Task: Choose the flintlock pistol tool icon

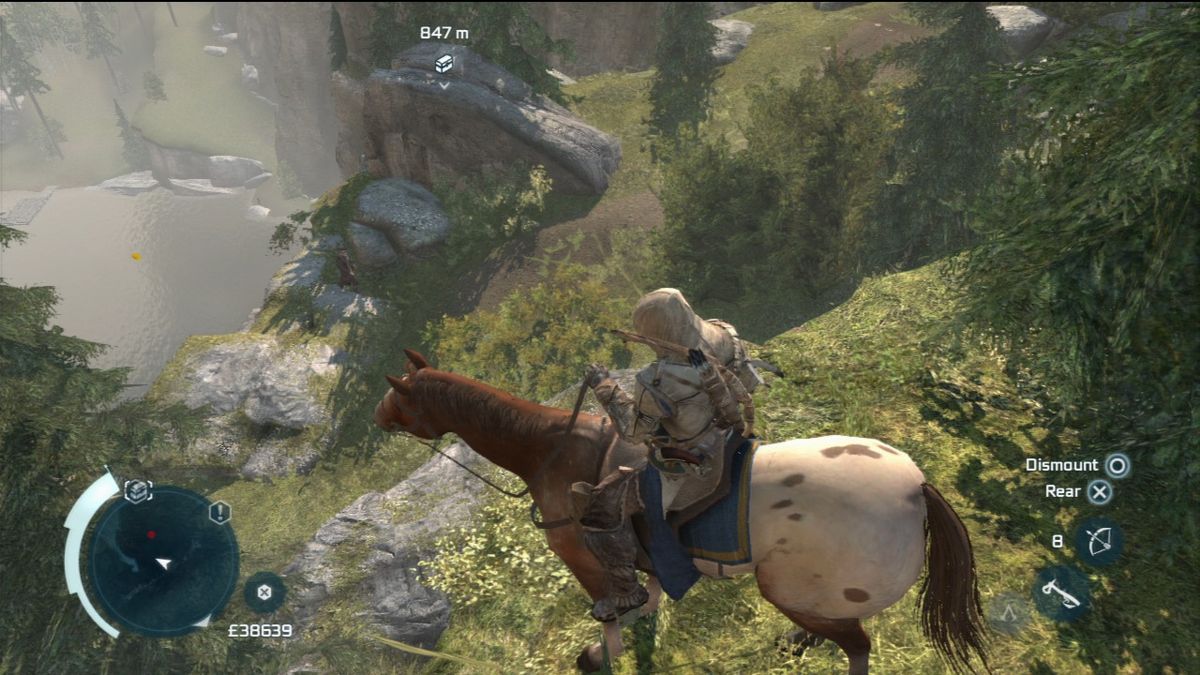Action: (x=1061, y=592)
